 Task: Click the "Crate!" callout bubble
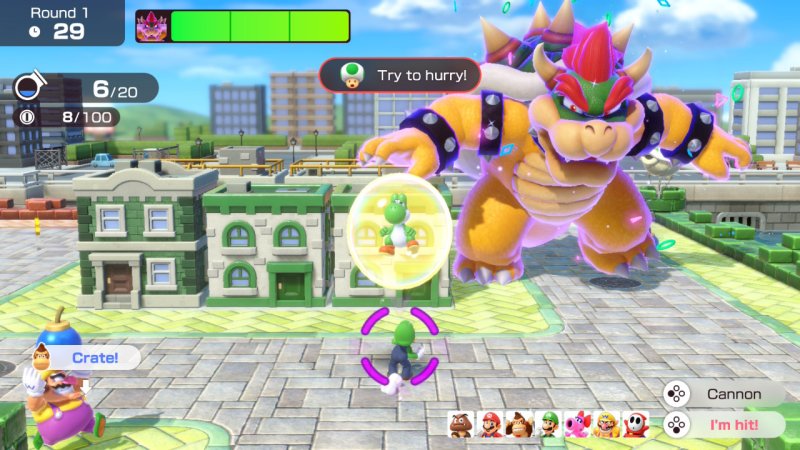[x=91, y=356]
